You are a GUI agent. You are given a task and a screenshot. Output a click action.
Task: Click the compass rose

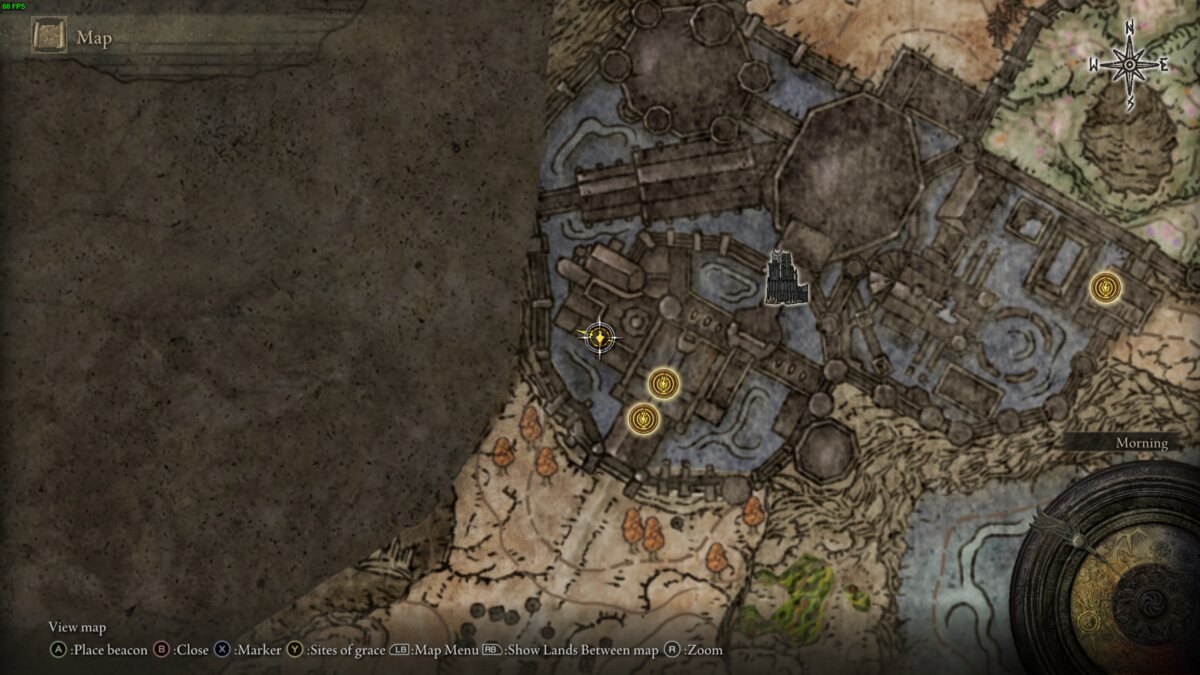click(x=1129, y=66)
